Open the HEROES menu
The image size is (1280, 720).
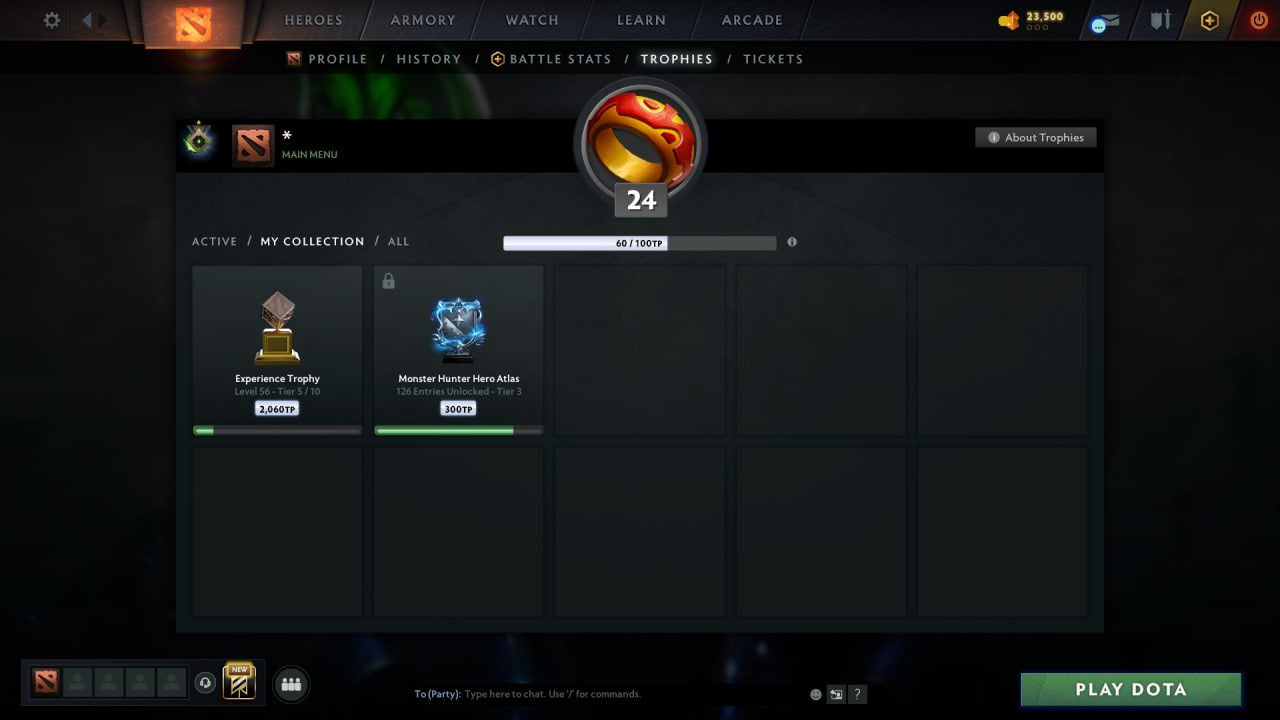coord(313,20)
